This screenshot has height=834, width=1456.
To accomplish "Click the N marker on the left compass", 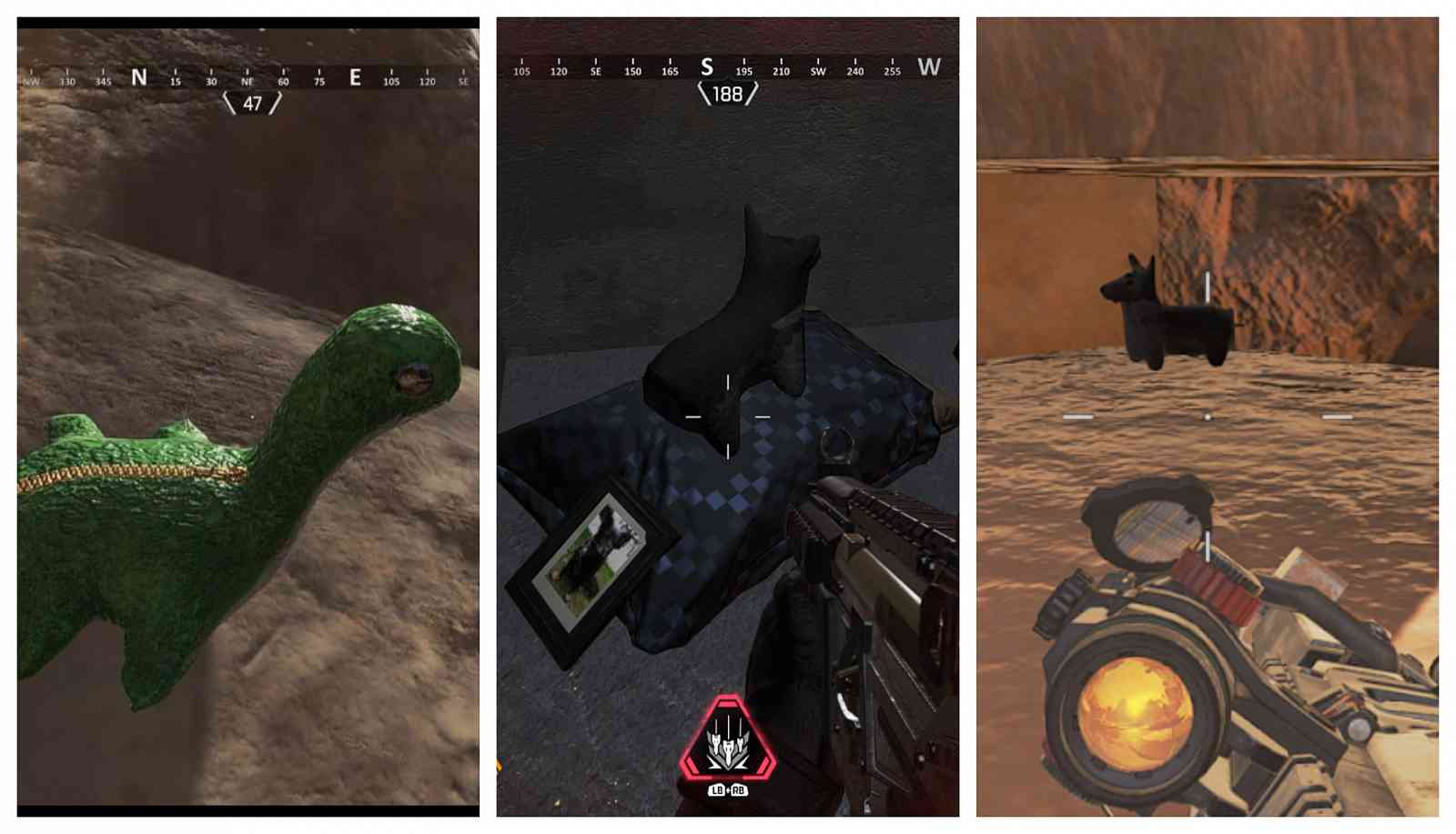I will 137,77.
